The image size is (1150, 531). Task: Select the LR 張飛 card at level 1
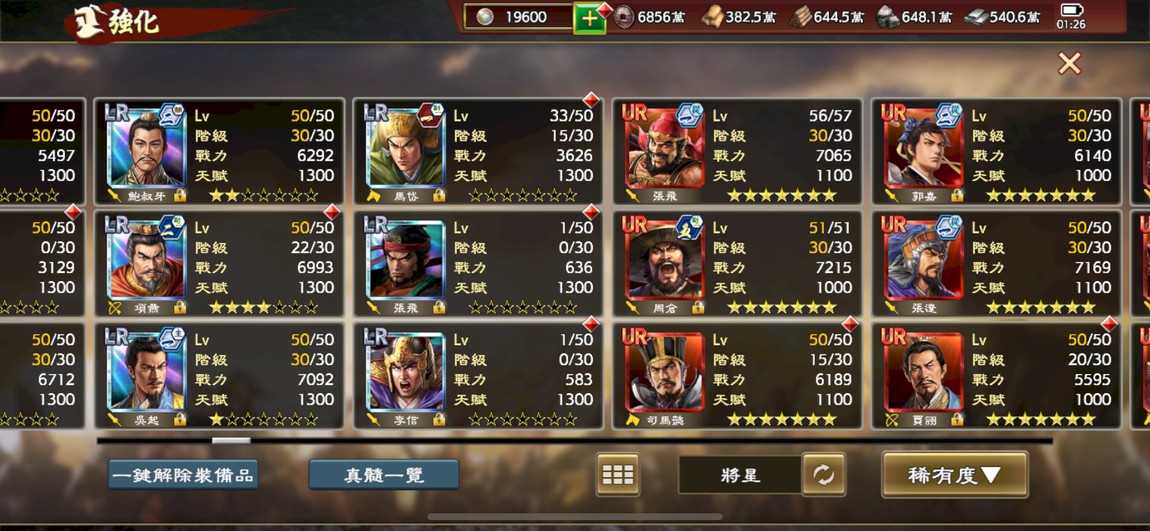[x=478, y=263]
